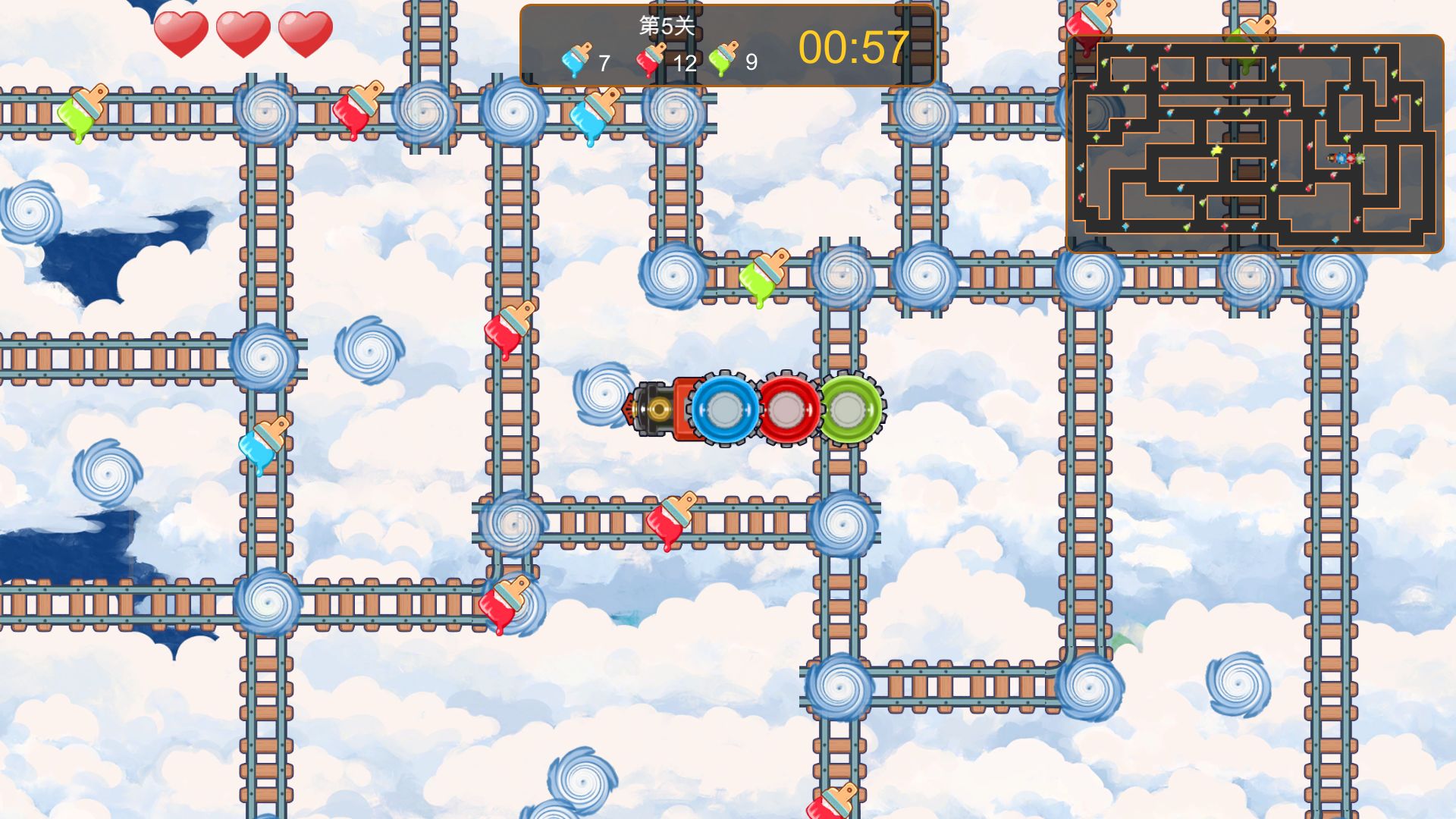1456x819 pixels.
Task: Click the red paintbrush on left vertical track
Action: (507, 330)
